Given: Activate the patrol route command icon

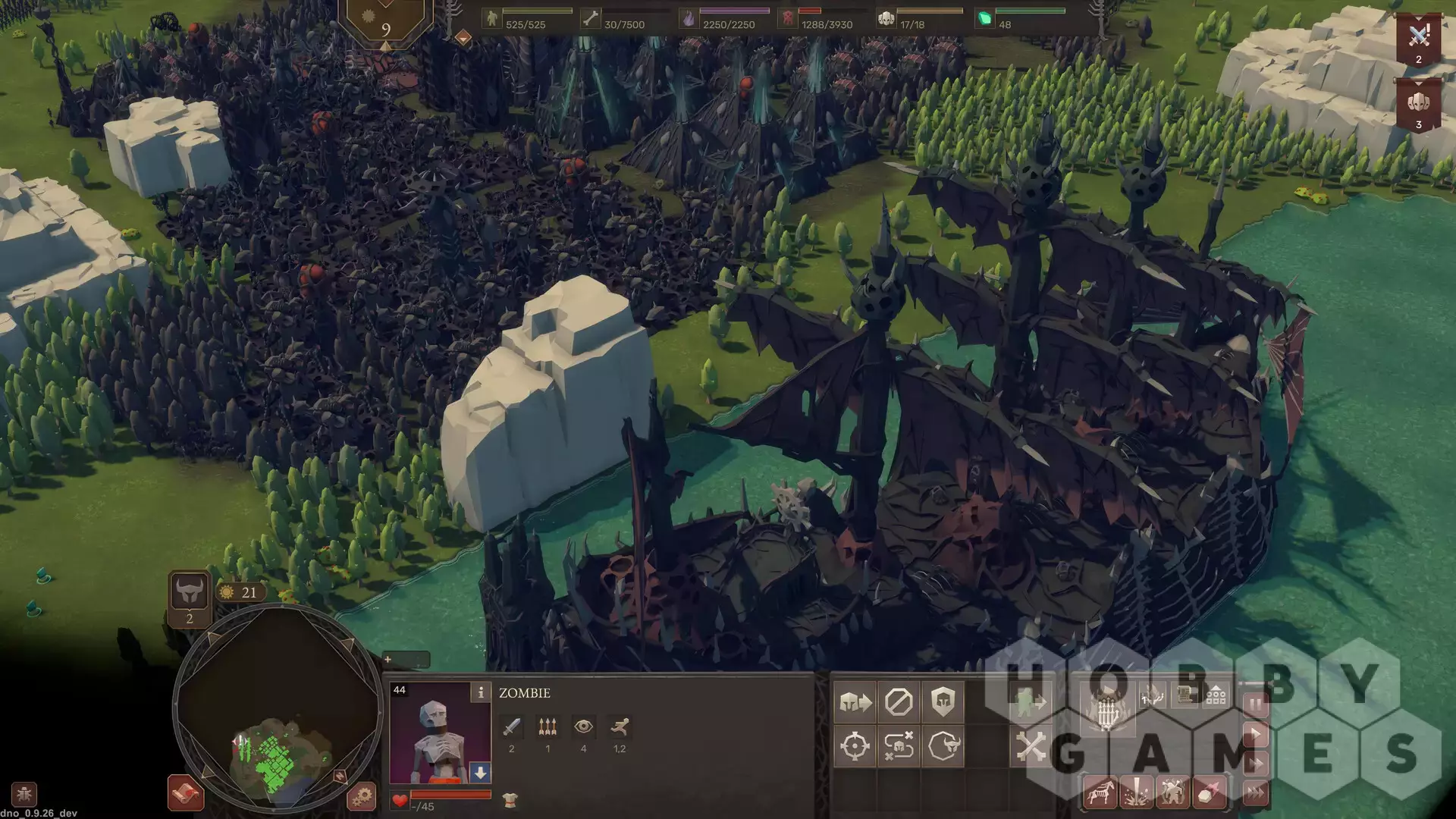Looking at the screenshot, I should (899, 746).
